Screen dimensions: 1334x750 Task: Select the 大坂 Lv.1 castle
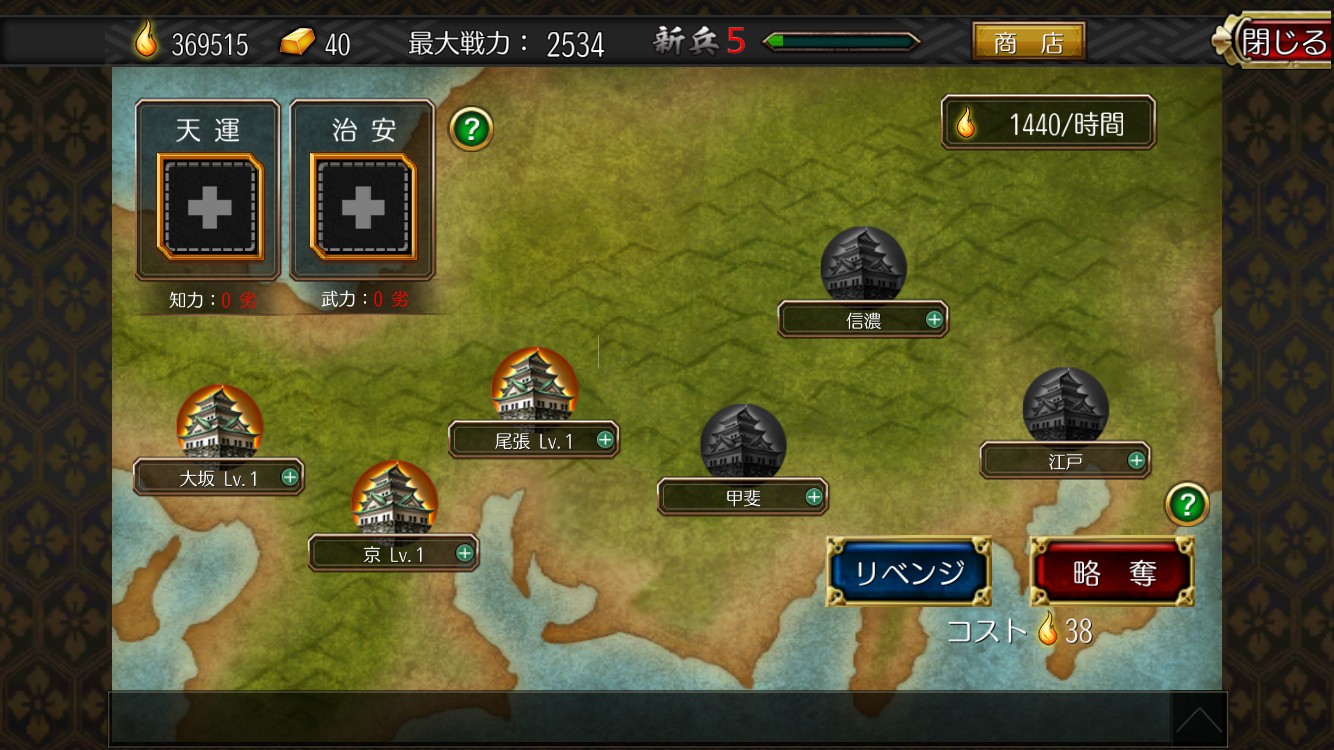pos(220,423)
